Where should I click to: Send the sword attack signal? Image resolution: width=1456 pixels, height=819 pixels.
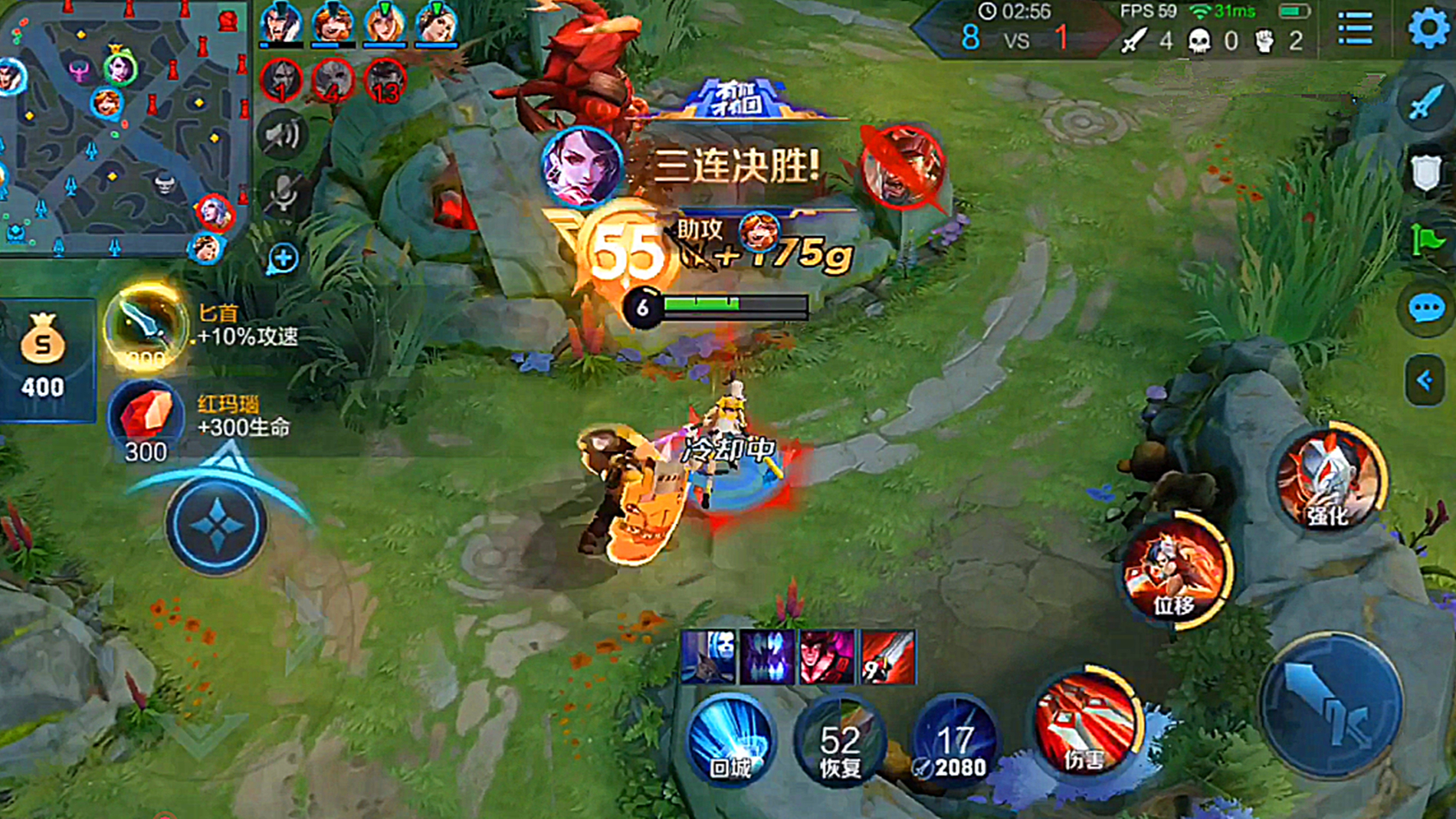[x=1425, y=101]
